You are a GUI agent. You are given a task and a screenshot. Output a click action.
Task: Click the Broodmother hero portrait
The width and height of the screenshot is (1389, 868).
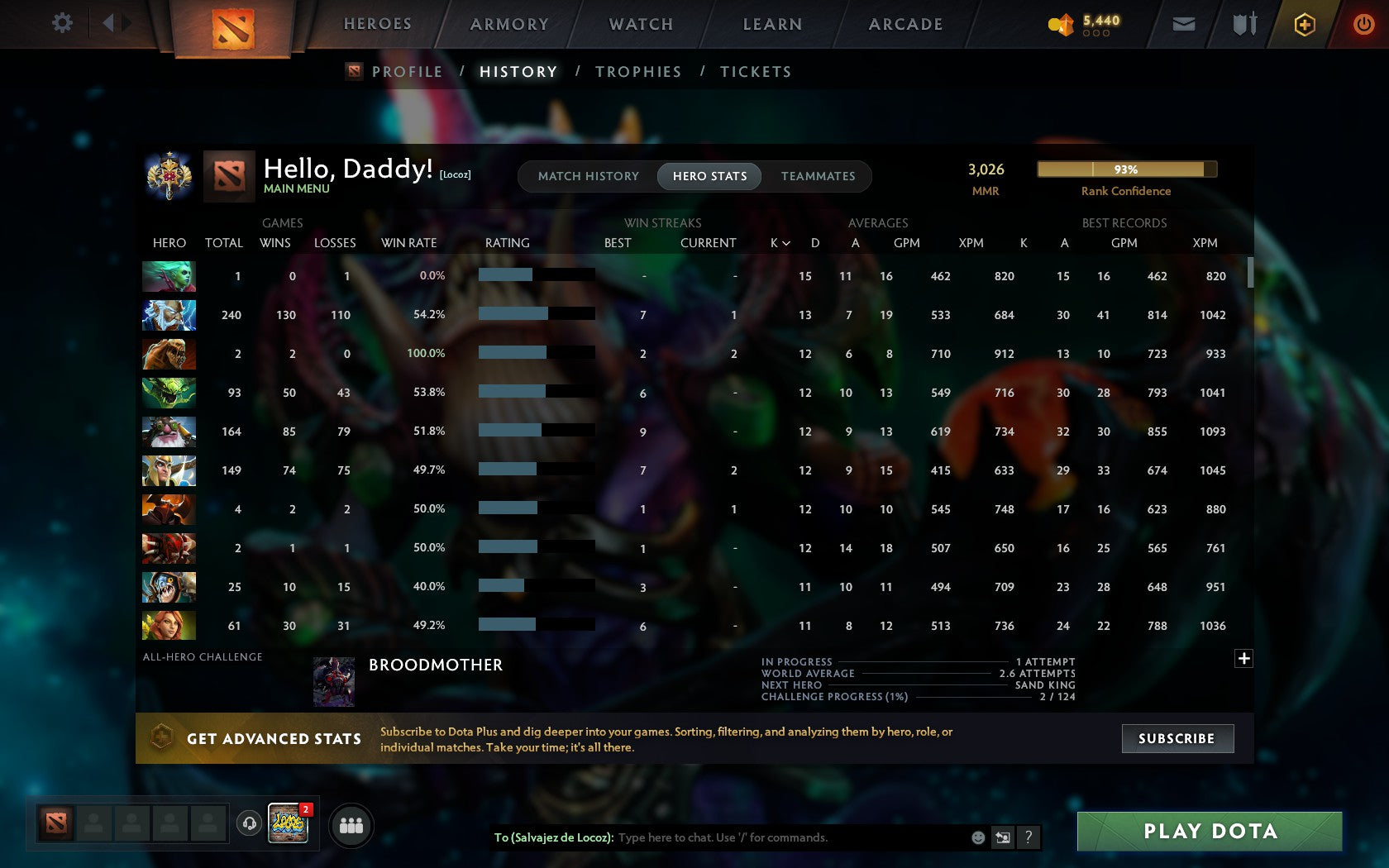(x=333, y=681)
